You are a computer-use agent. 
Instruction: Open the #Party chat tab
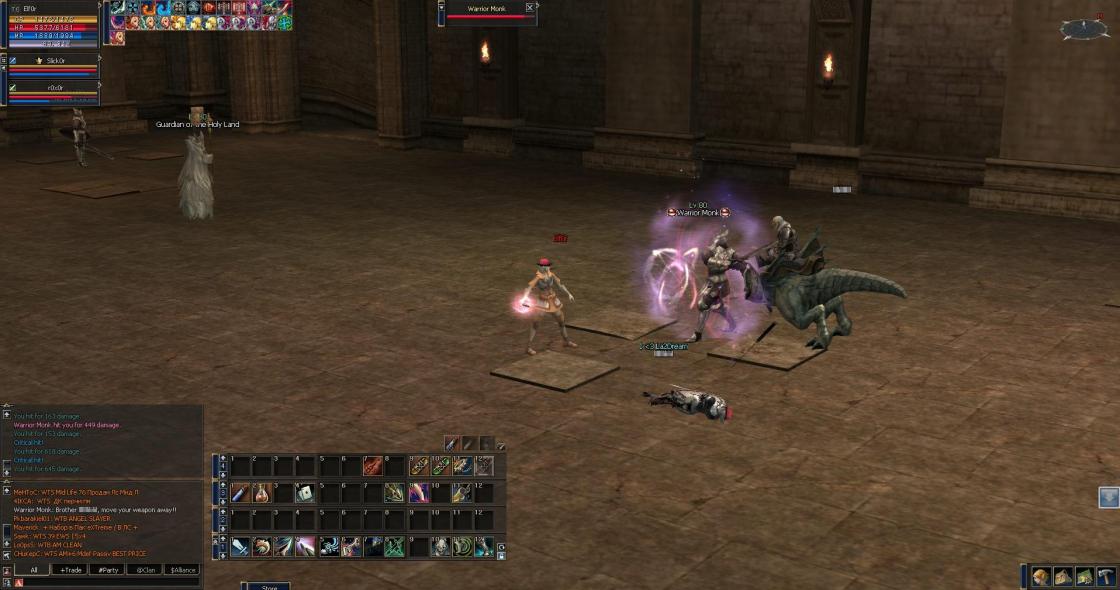click(x=107, y=570)
